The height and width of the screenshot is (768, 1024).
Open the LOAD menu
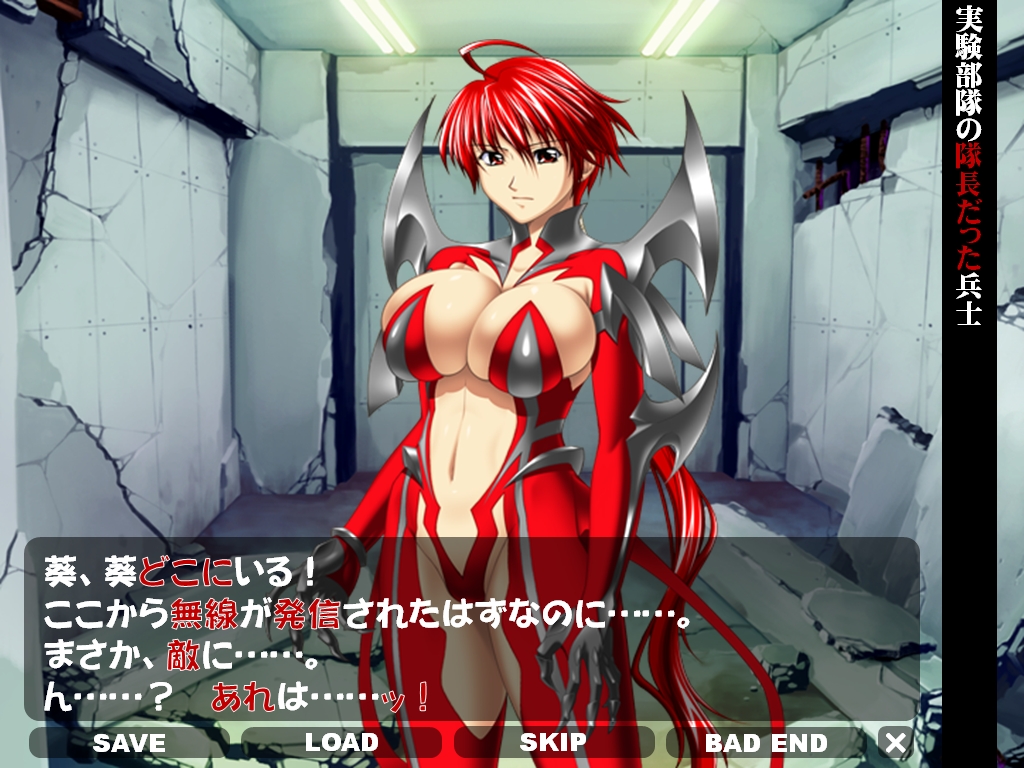(341, 743)
